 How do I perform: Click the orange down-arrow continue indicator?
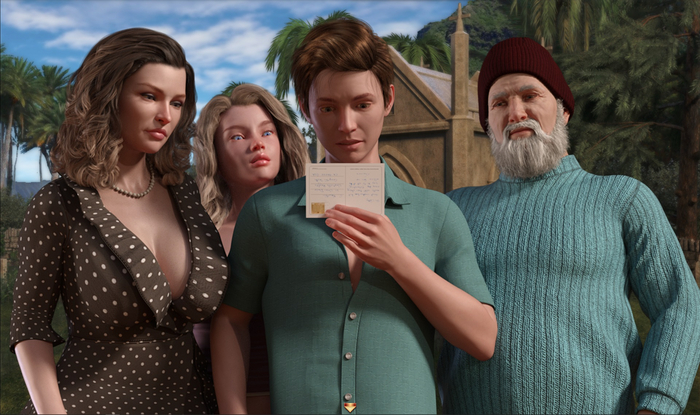pyautogui.click(x=349, y=406)
